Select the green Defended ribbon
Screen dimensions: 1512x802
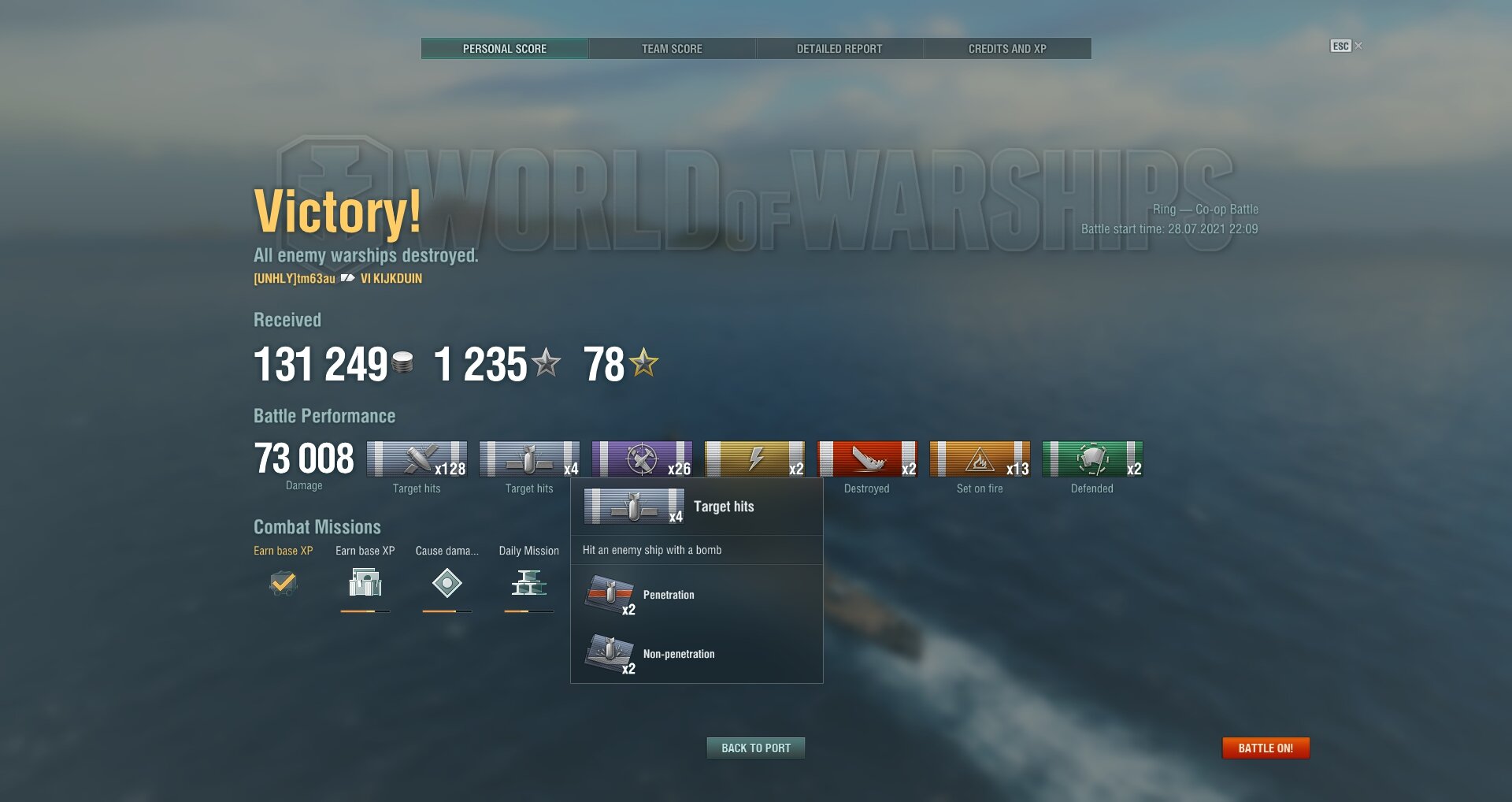click(1092, 459)
